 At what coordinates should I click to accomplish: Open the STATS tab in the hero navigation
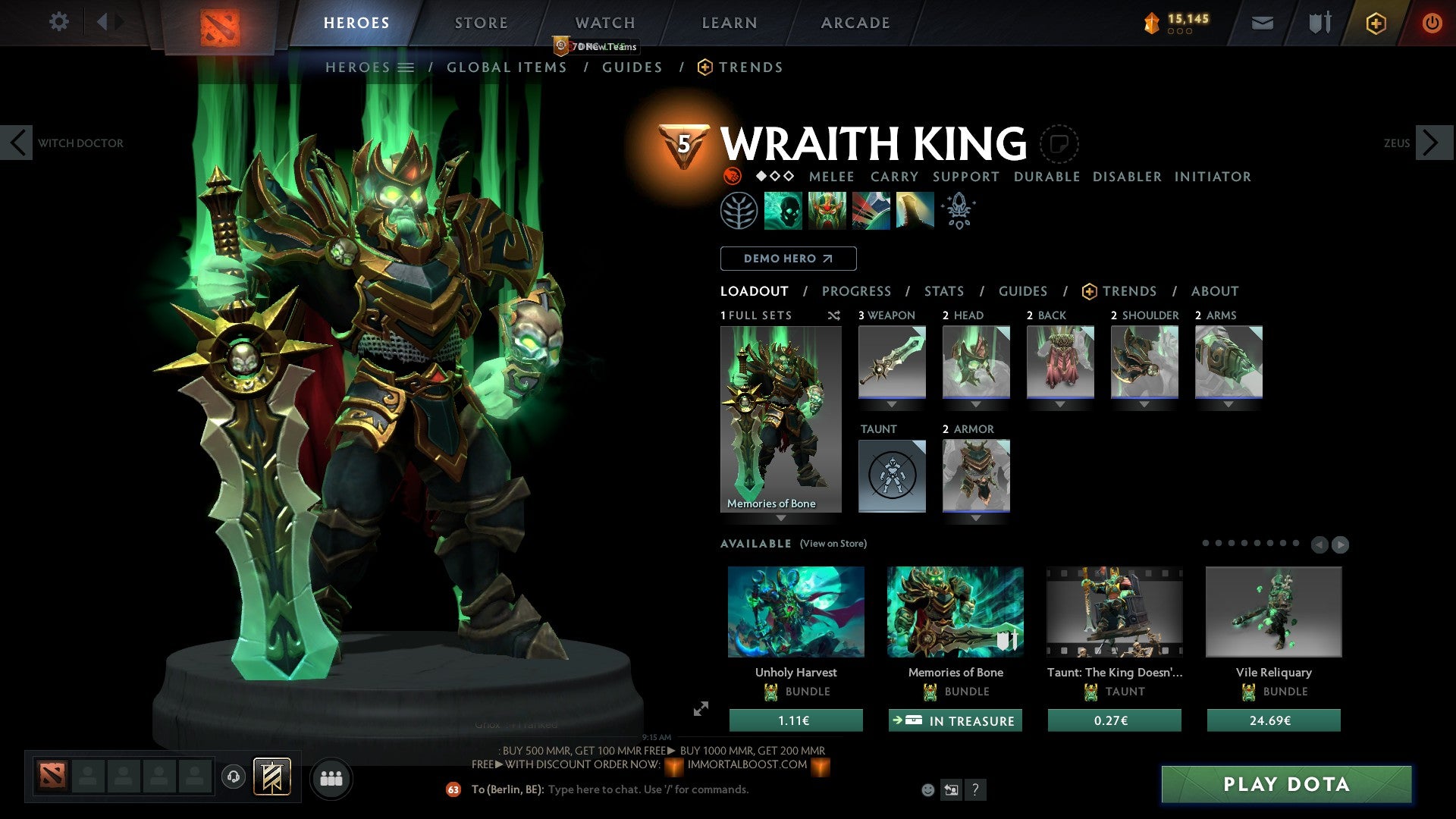tap(943, 290)
